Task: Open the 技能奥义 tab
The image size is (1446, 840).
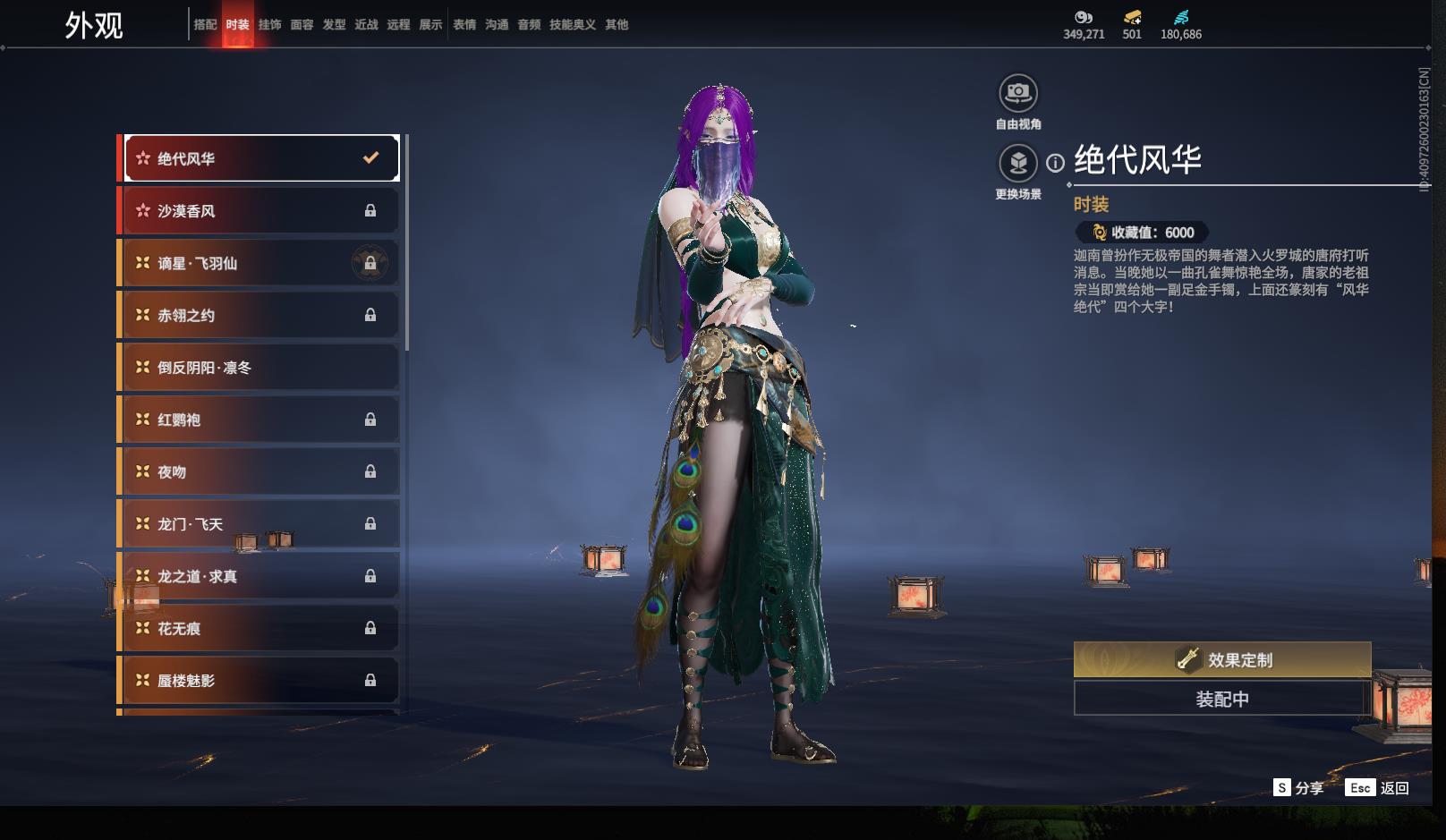Action: tap(573, 25)
